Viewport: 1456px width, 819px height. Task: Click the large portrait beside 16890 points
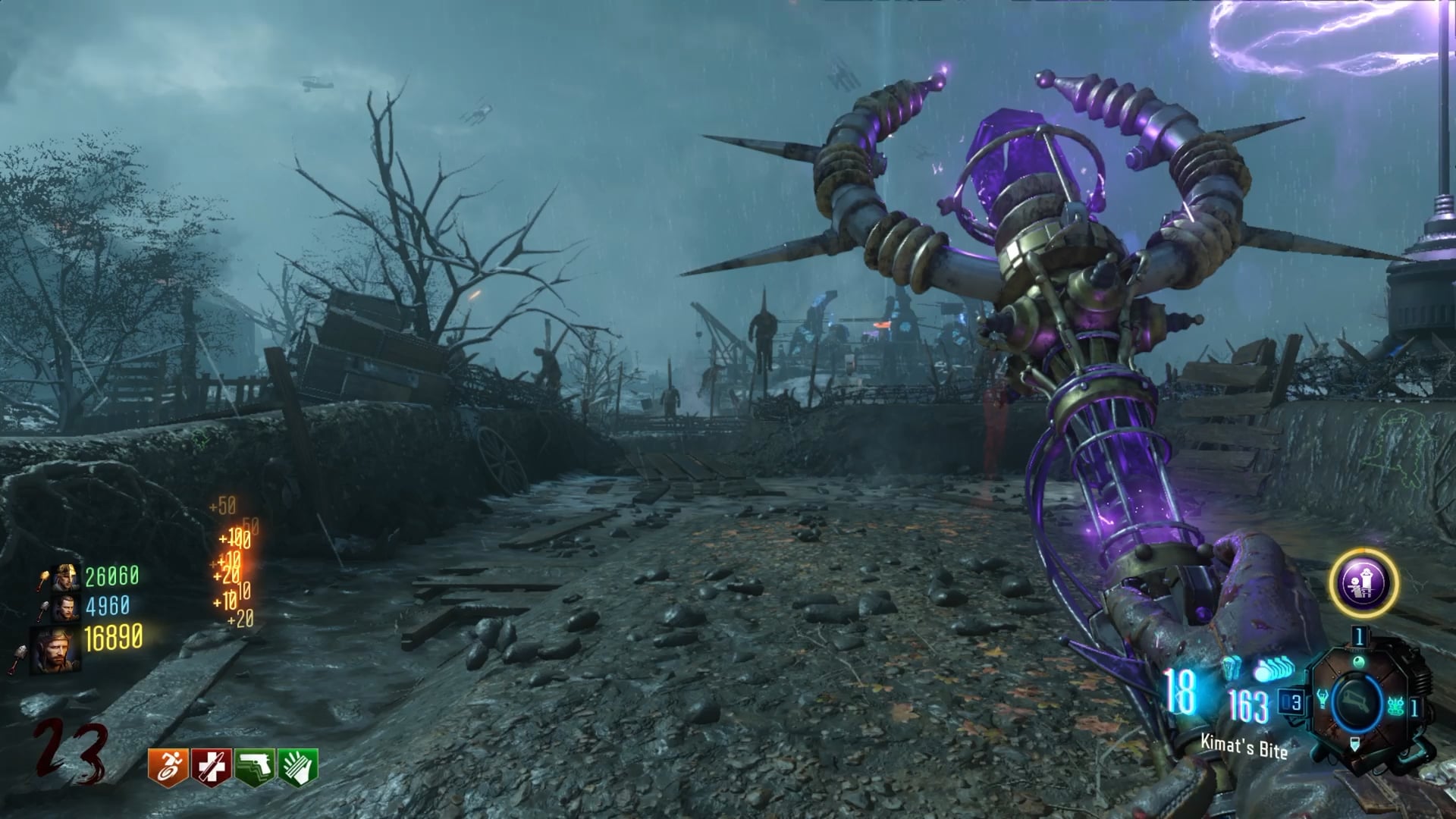point(55,649)
